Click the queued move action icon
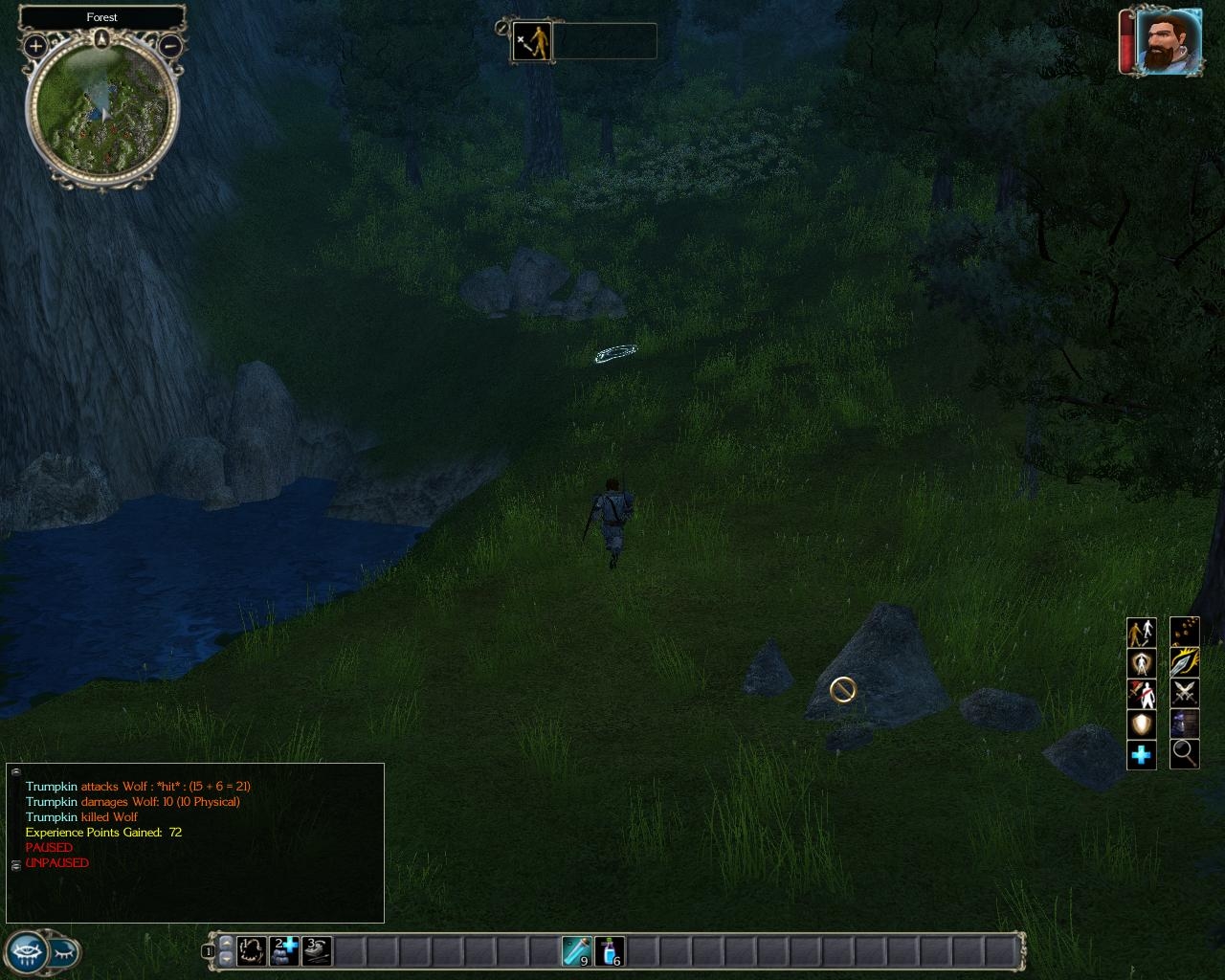 click(532, 42)
